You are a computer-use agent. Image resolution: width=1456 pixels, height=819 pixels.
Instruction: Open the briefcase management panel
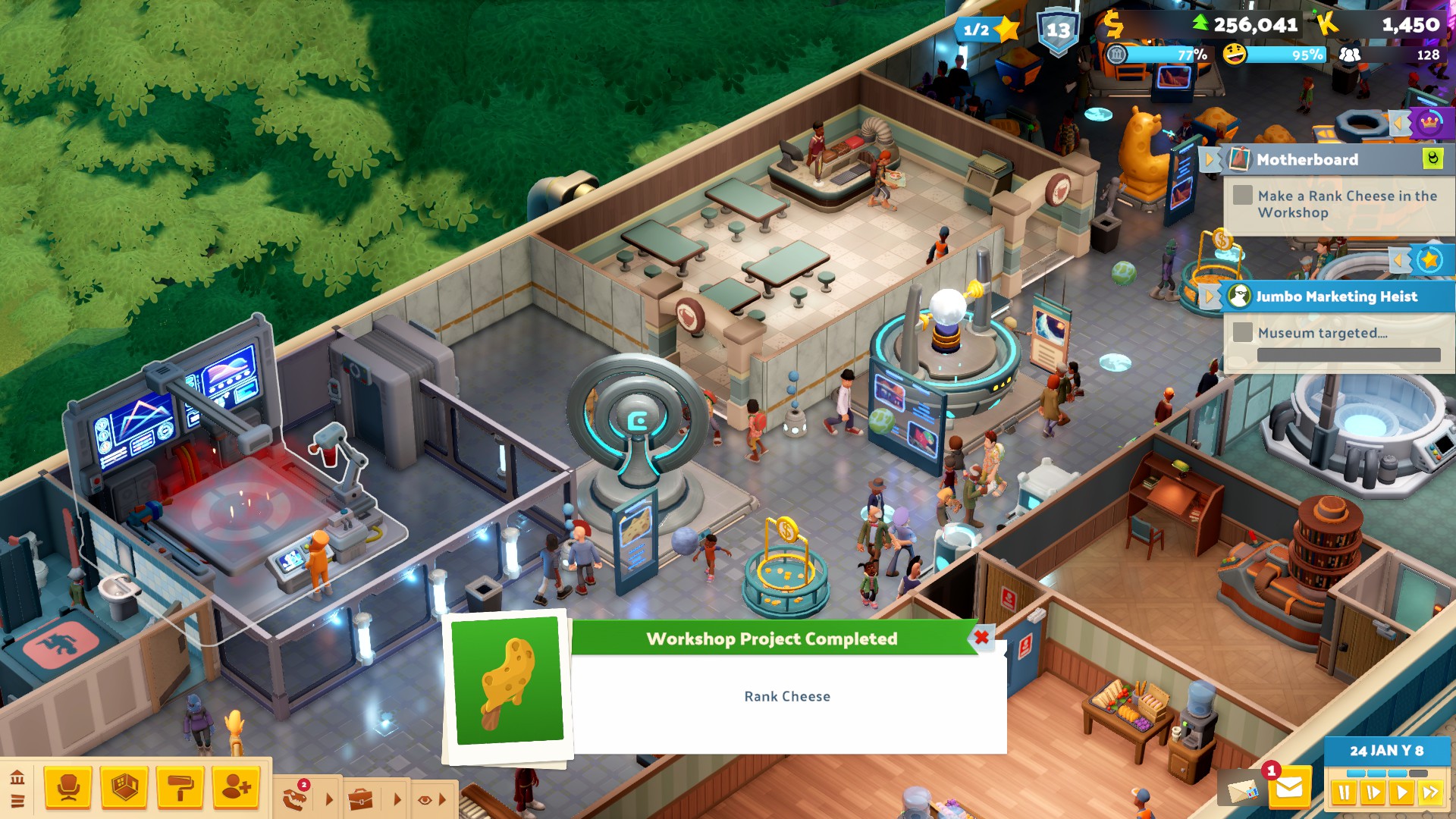(x=361, y=799)
